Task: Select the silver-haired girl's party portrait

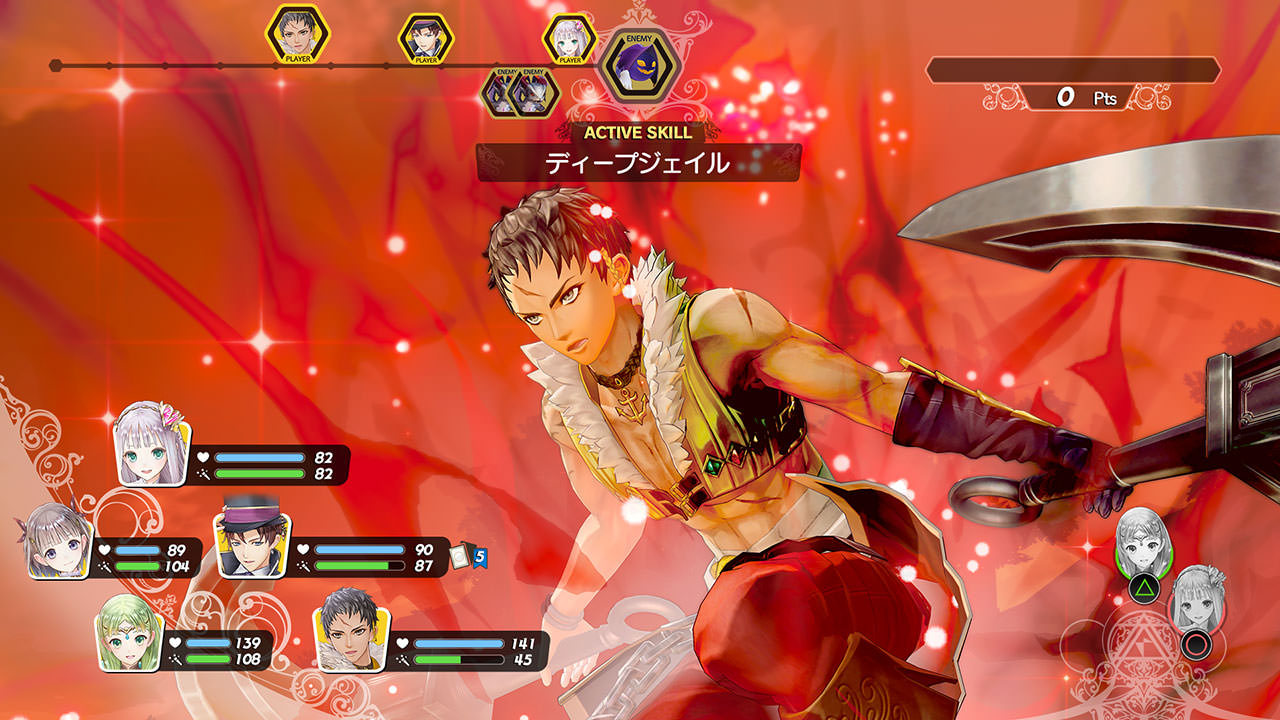Action: (x=151, y=445)
